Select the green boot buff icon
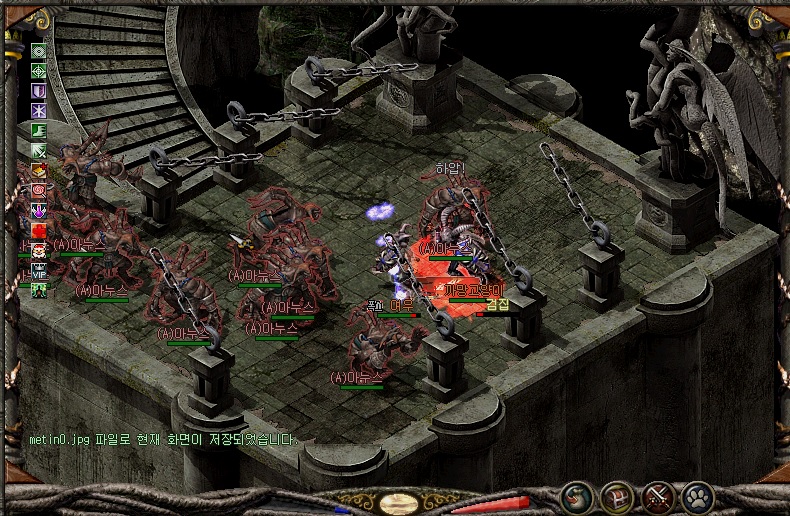Image resolution: width=790 pixels, height=516 pixels. click(x=39, y=130)
